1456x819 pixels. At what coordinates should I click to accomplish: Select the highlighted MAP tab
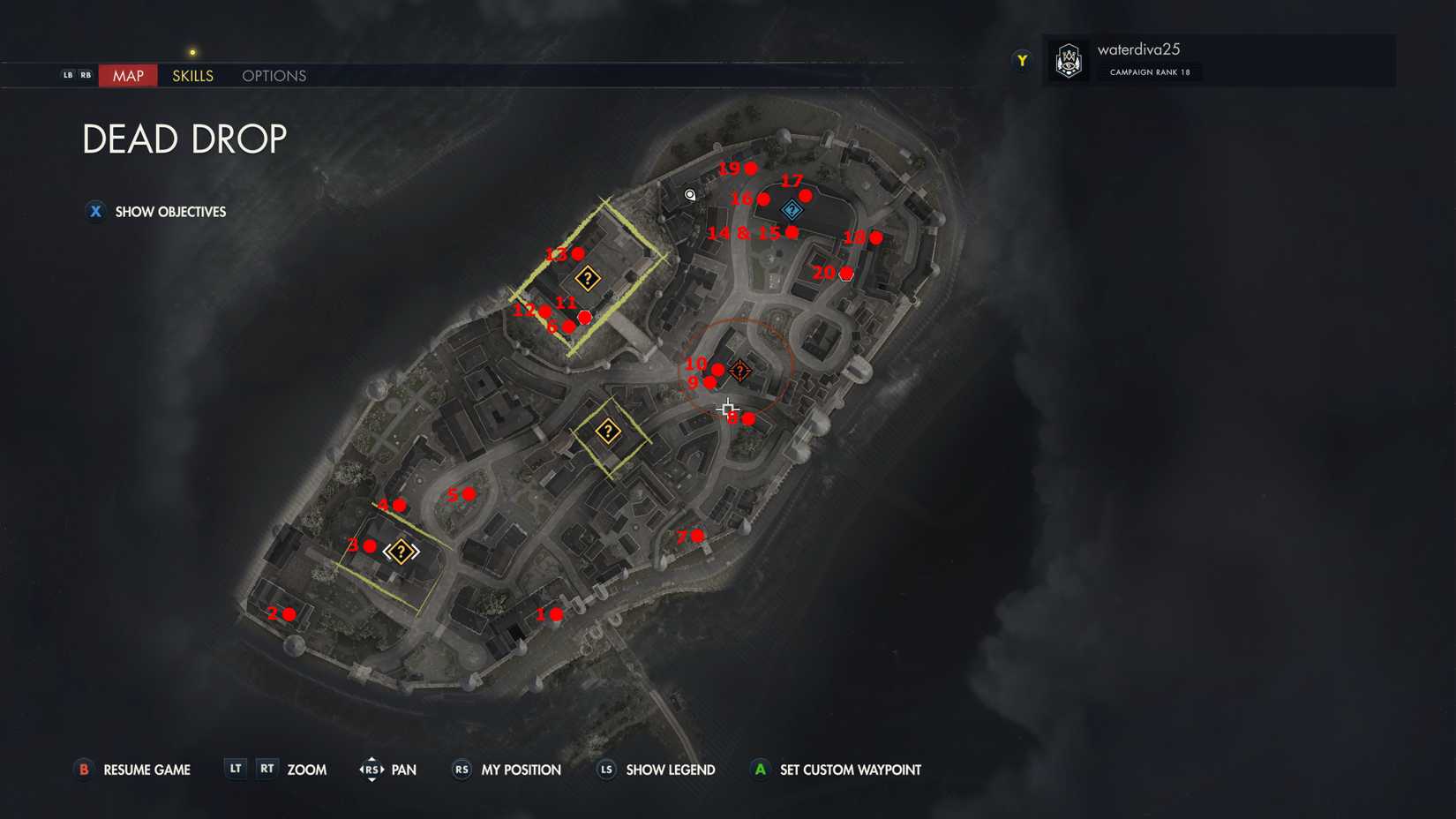(x=127, y=76)
